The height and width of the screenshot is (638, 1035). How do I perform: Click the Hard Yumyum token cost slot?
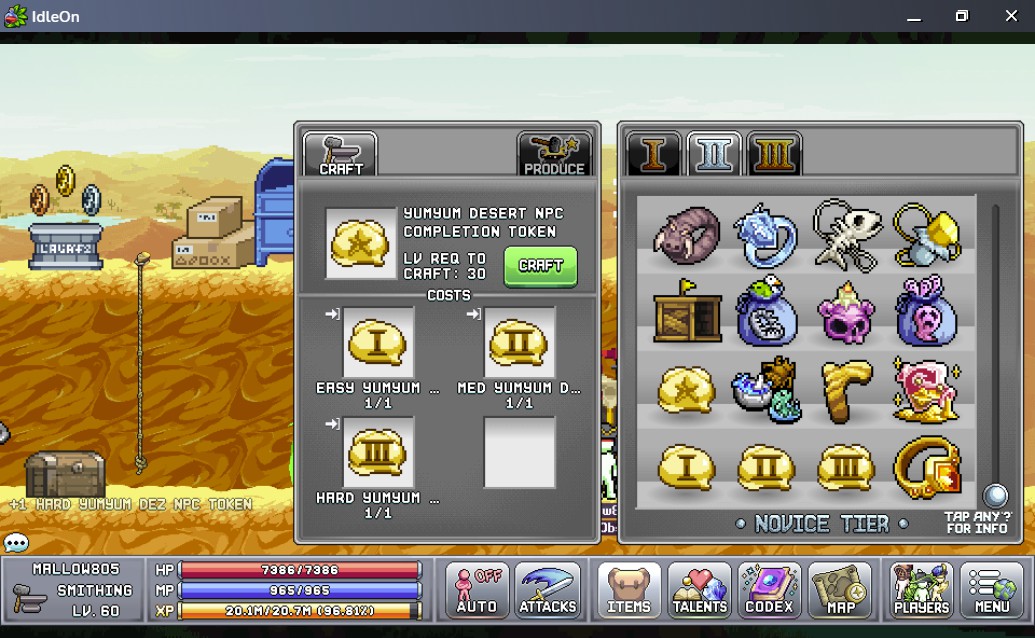pos(379,453)
